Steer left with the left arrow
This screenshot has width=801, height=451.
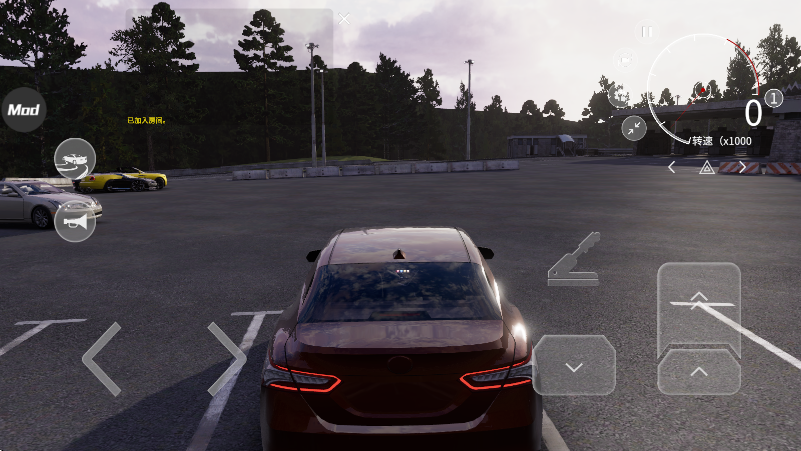click(101, 358)
